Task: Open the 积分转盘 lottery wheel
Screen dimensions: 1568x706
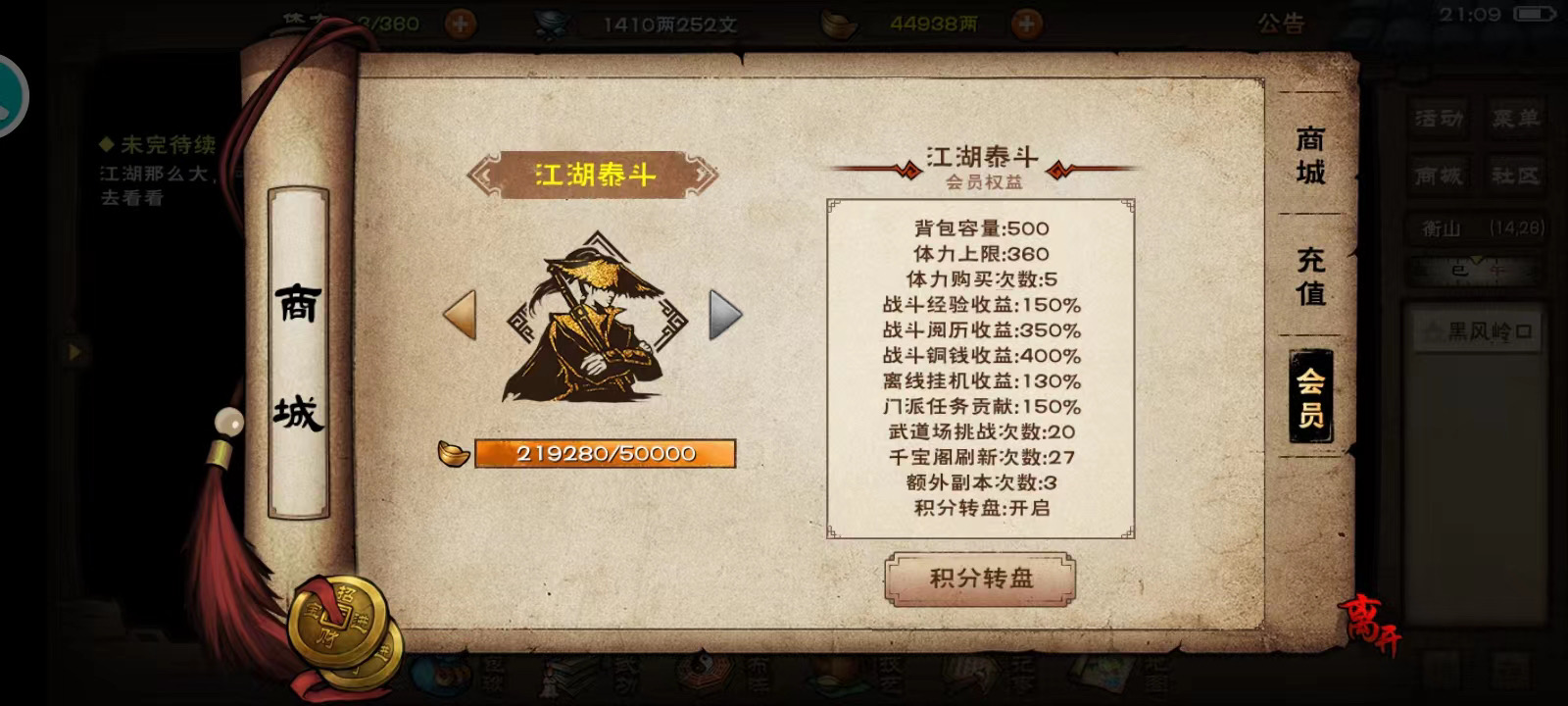Action: [x=980, y=580]
